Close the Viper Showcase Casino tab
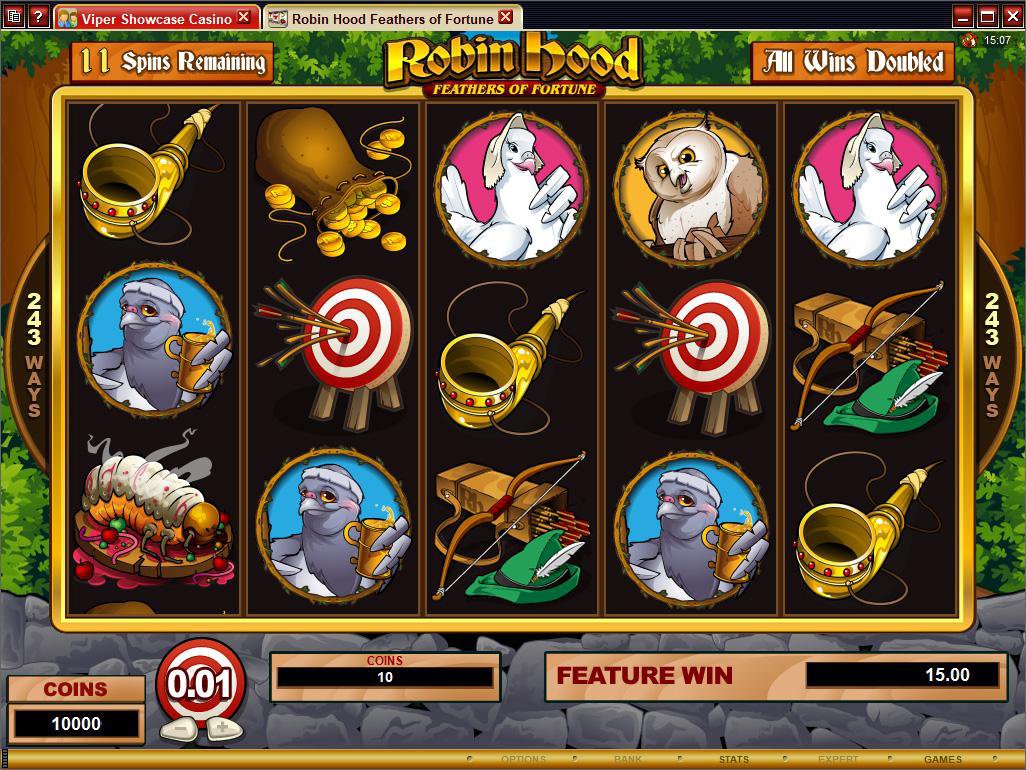 tap(244, 18)
